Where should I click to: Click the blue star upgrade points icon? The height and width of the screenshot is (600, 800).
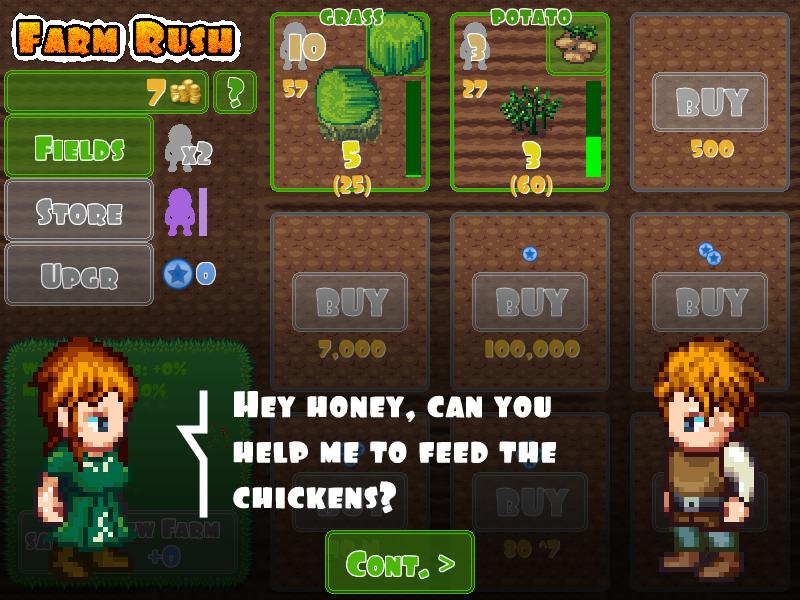click(177, 273)
